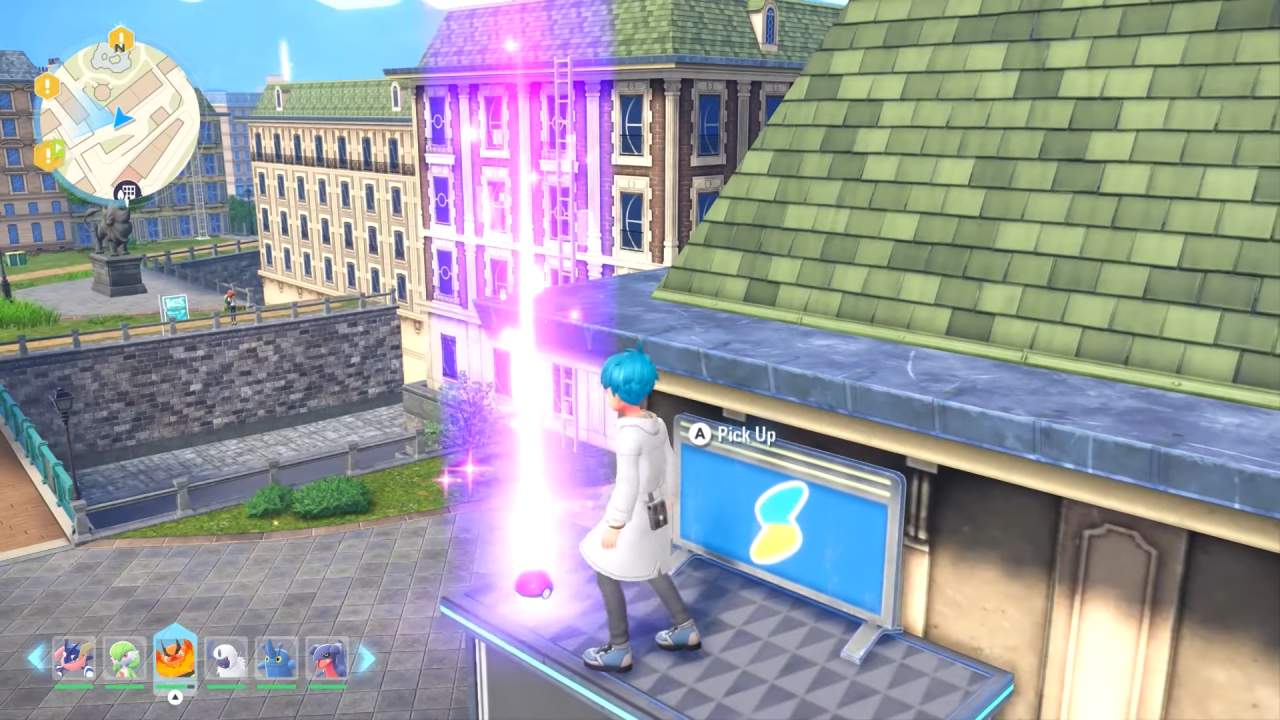Expand the selected Pokémon's details via the up arrow
This screenshot has height=720, width=1280.
pyautogui.click(x=174, y=697)
